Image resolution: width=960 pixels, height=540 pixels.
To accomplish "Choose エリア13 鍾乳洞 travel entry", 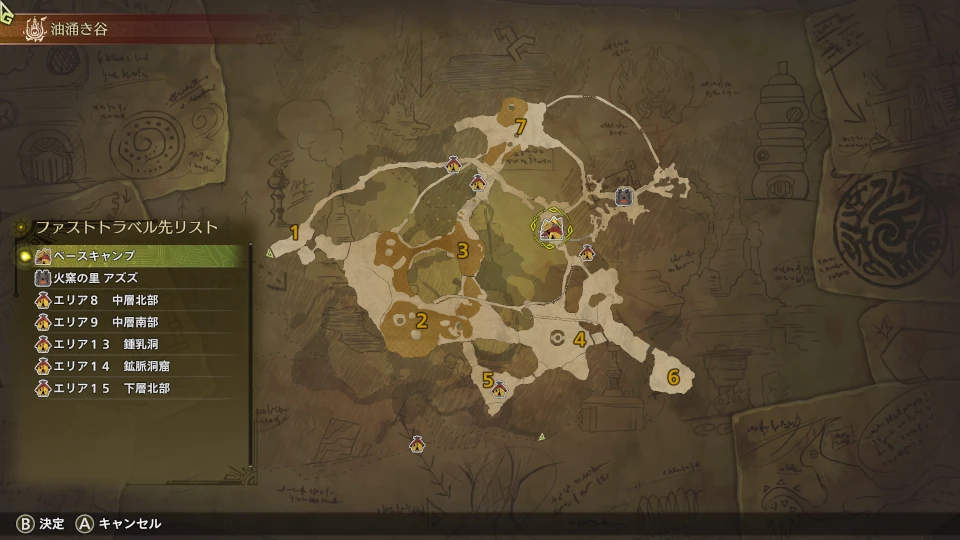I will (130, 344).
